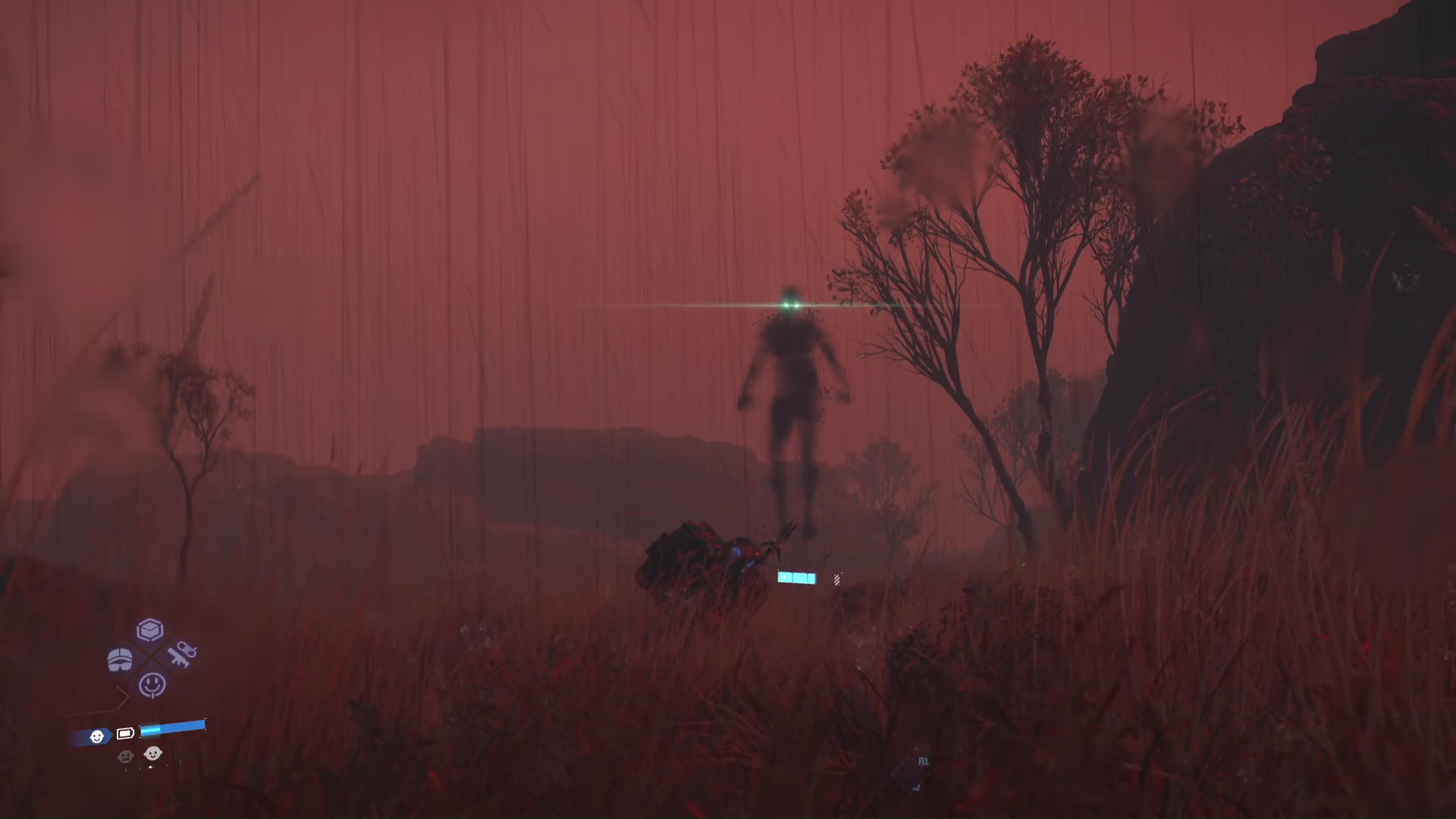Expand the small arrow beneath the baby icons

click(x=150, y=766)
